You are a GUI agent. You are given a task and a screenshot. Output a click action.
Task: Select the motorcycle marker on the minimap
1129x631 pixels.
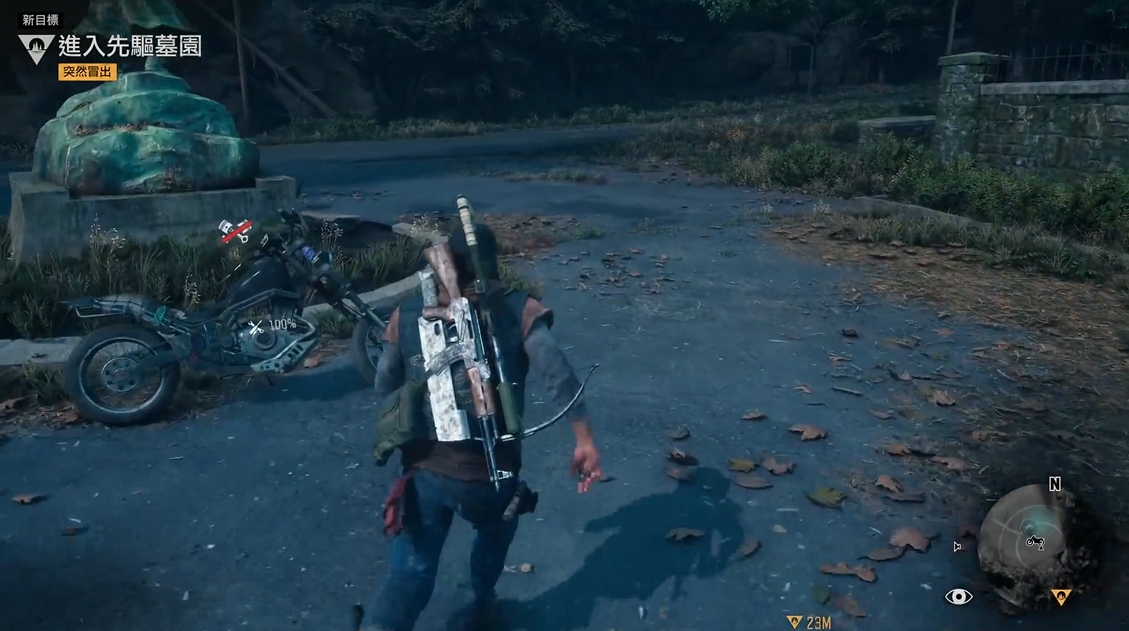(x=1035, y=543)
